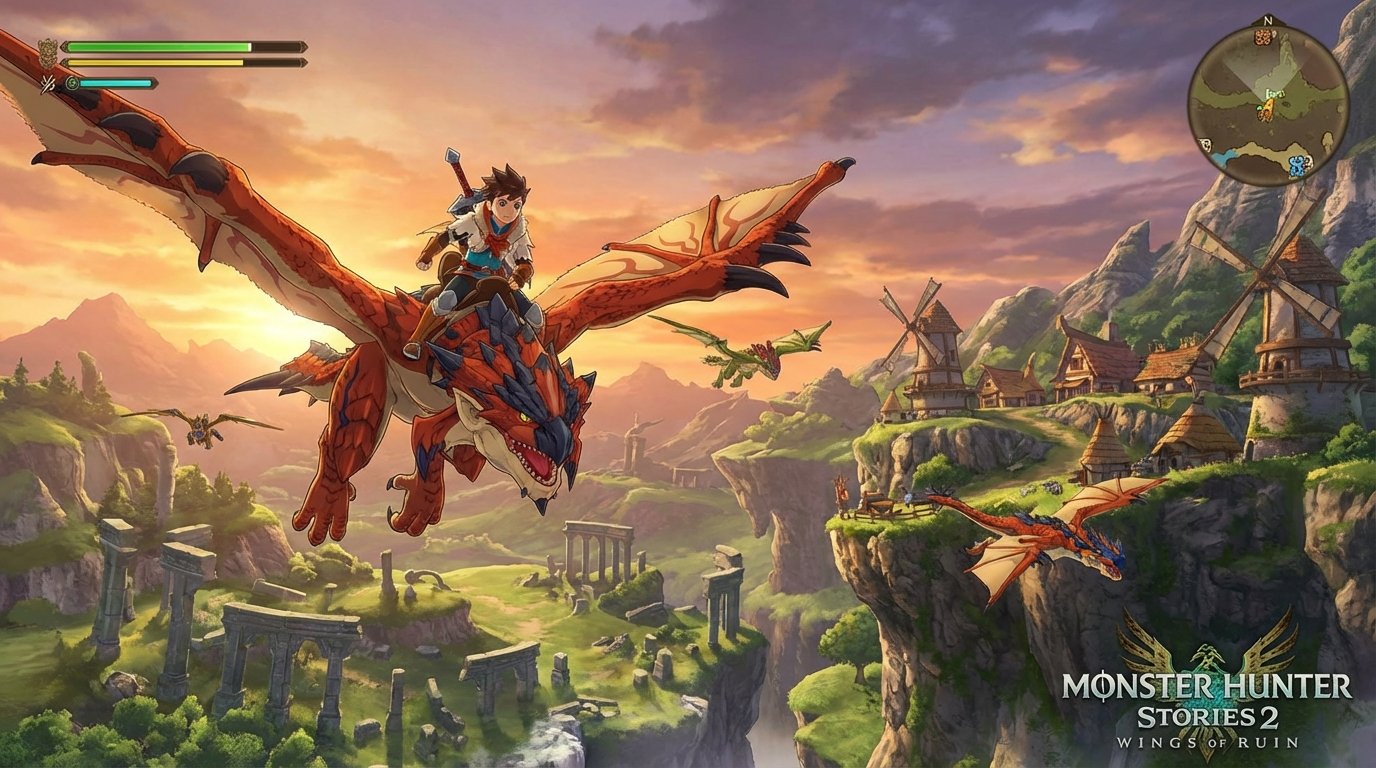Click the orange monster icon atop the minimap

tap(1264, 37)
